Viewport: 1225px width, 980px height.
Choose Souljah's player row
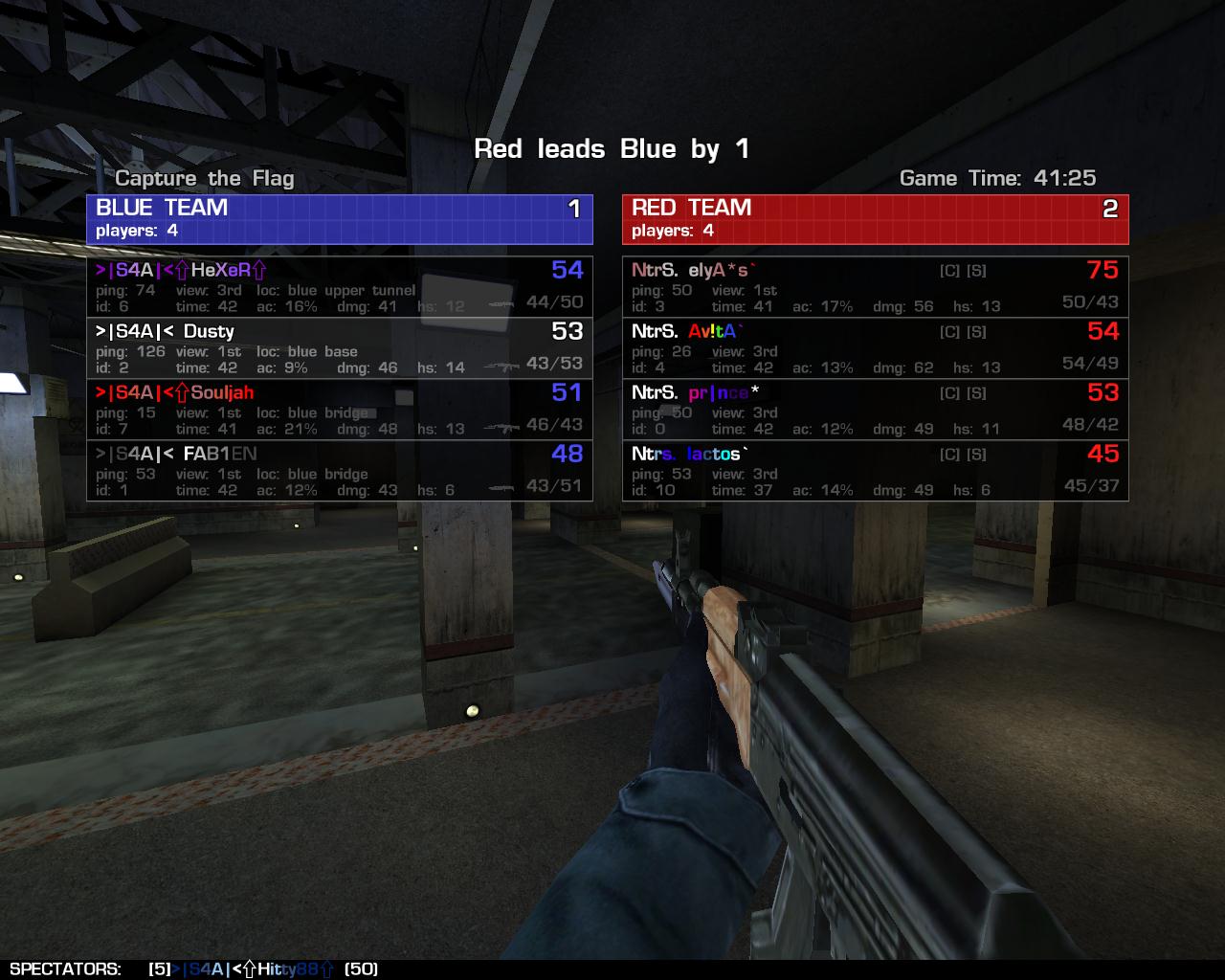[x=339, y=409]
